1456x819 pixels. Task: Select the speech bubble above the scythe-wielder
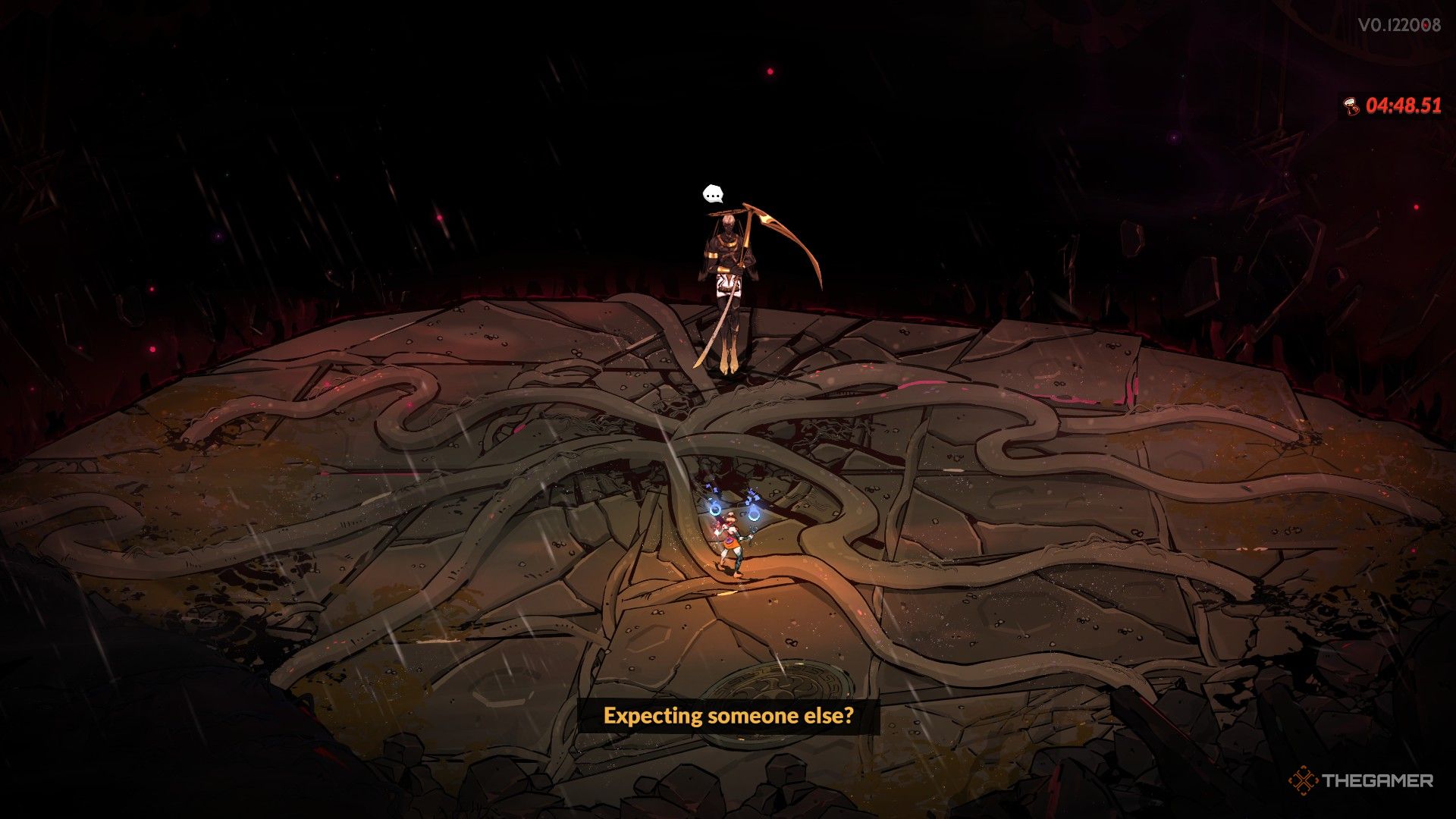[713, 194]
